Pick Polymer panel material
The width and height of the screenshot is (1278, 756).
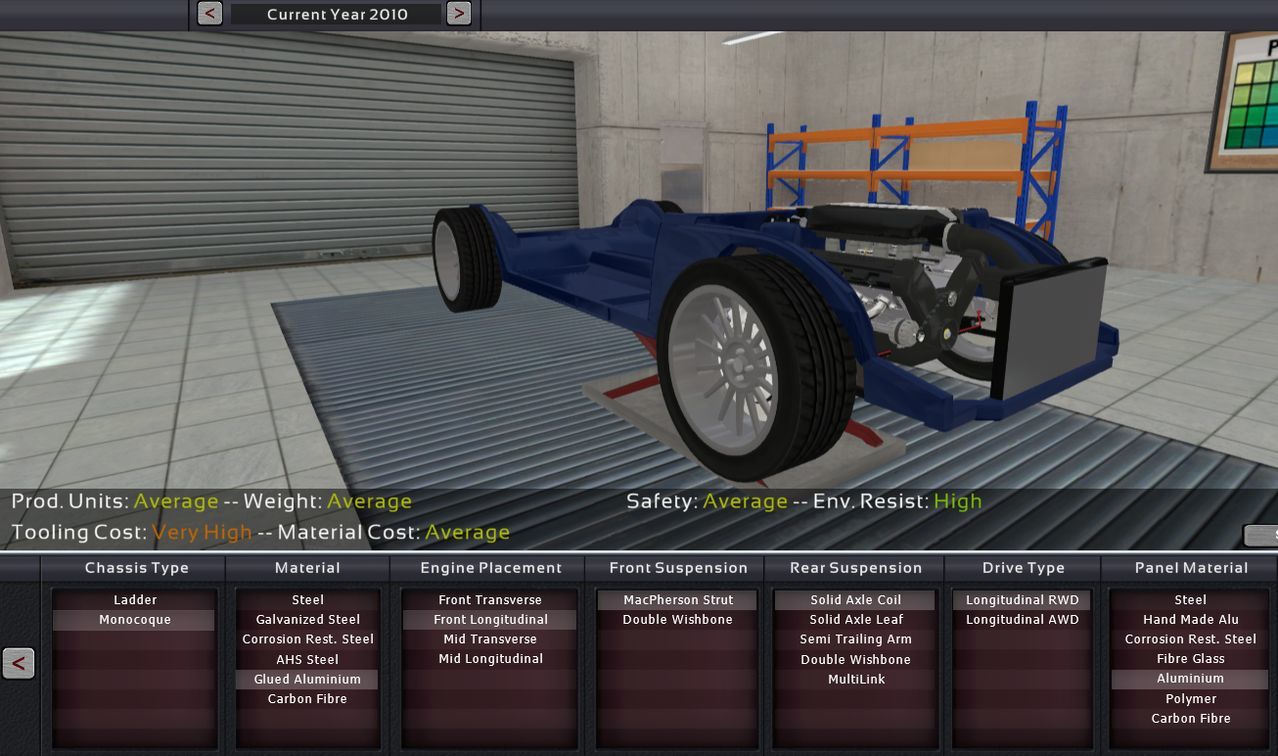[1190, 699]
